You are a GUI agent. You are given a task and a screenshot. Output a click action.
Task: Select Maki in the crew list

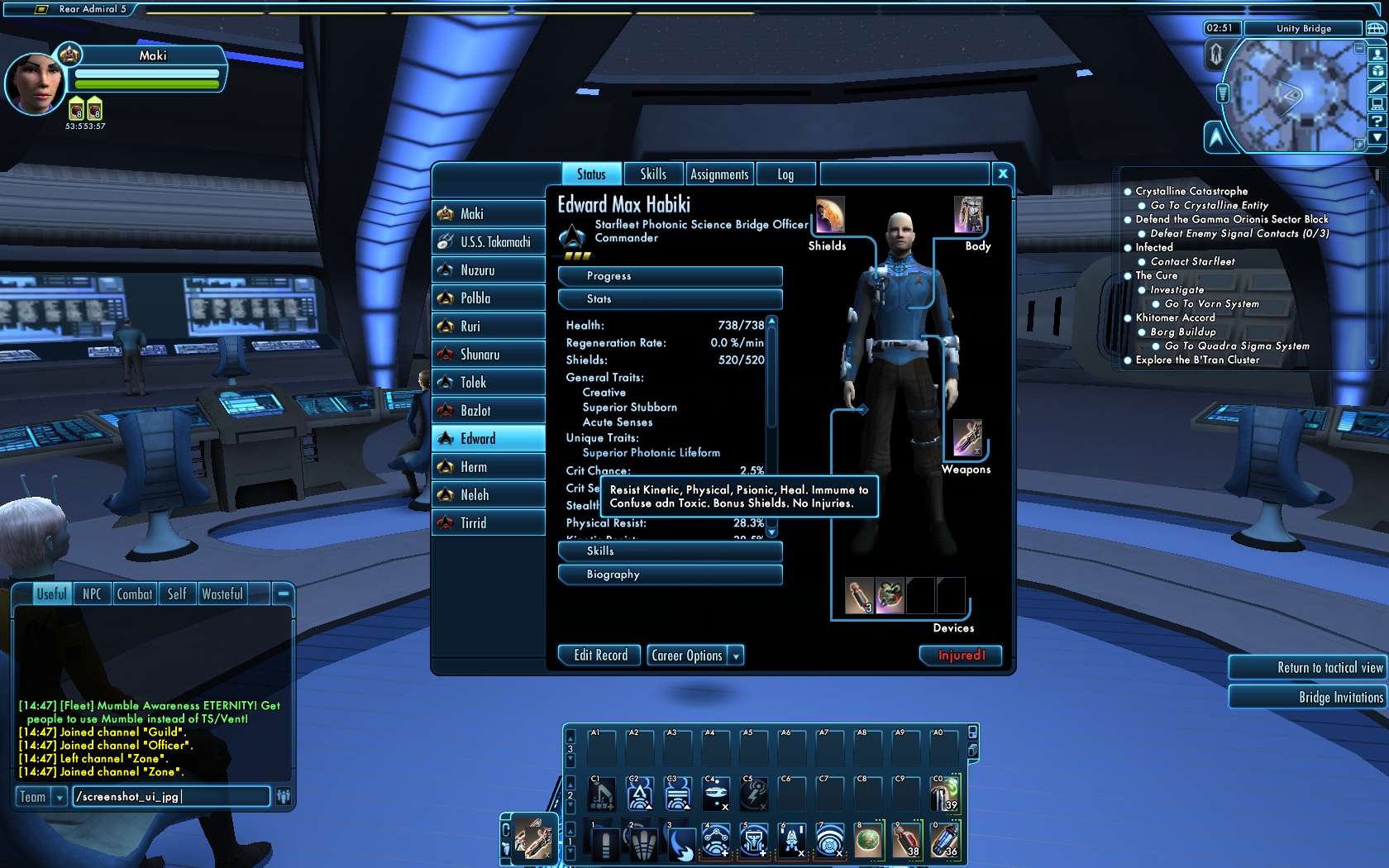488,214
